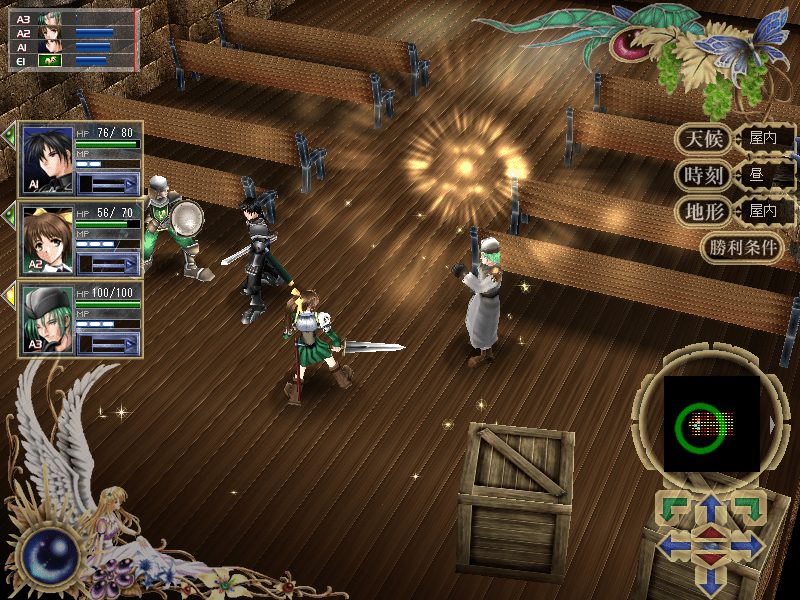This screenshot has height=600, width=800.
Task: Open A3's action command box
Action: (x=108, y=342)
